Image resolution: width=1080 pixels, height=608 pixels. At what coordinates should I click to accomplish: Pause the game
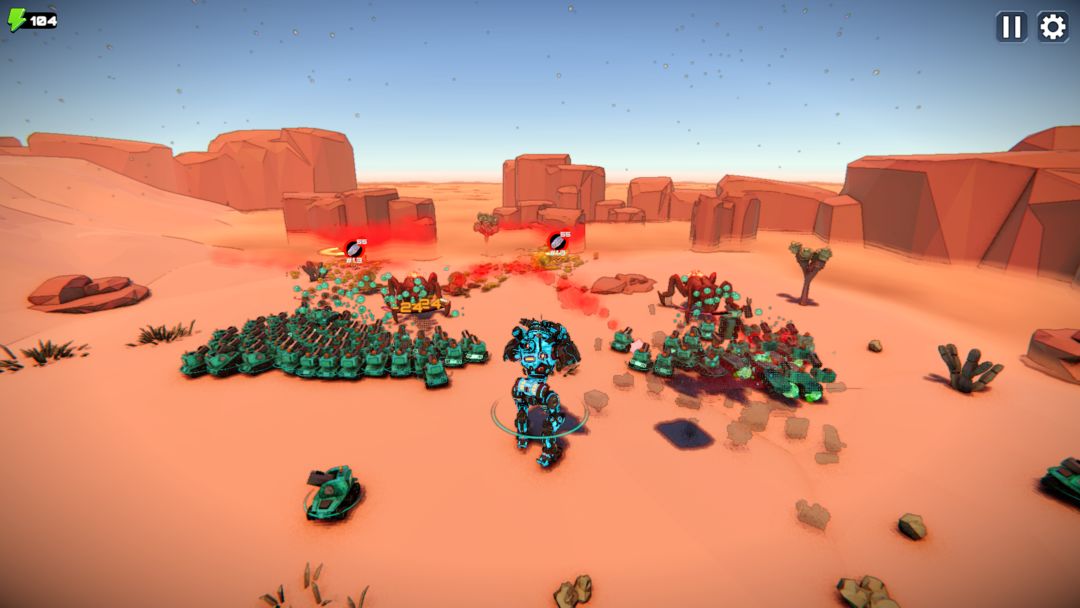coord(1011,27)
